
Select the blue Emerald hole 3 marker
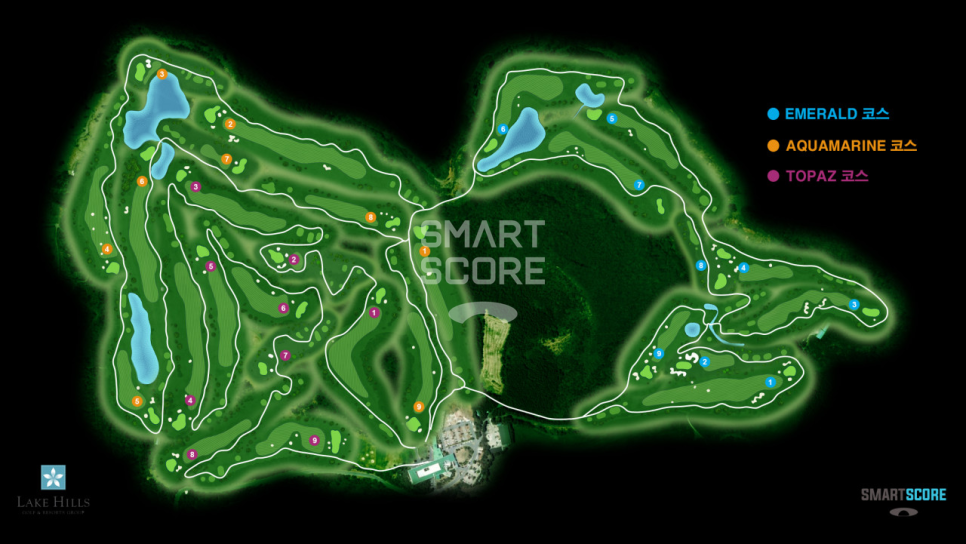coord(854,304)
